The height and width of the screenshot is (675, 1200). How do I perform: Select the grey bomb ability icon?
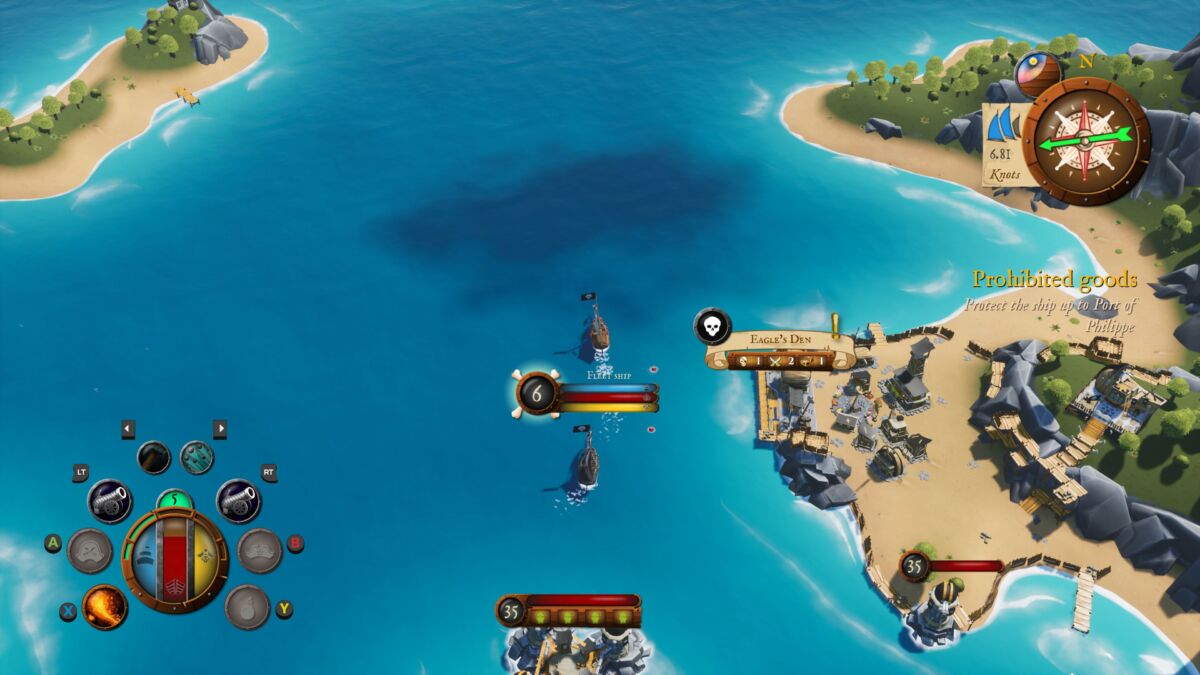coord(247,606)
